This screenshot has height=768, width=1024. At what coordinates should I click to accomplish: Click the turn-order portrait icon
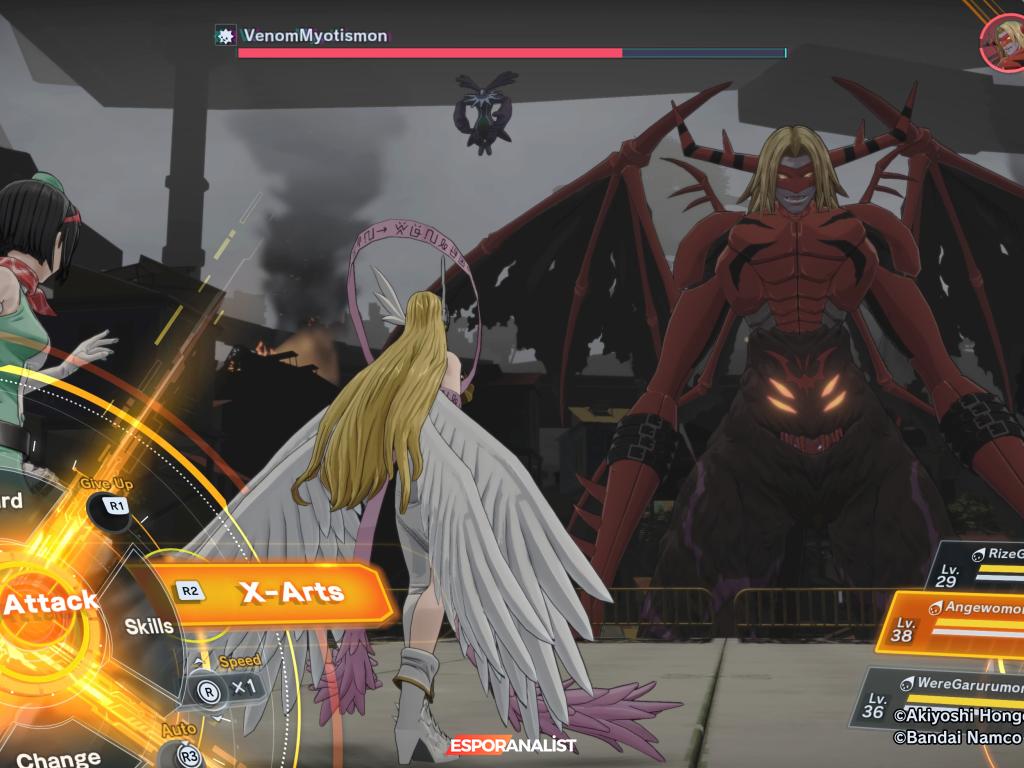pyautogui.click(x=1003, y=43)
